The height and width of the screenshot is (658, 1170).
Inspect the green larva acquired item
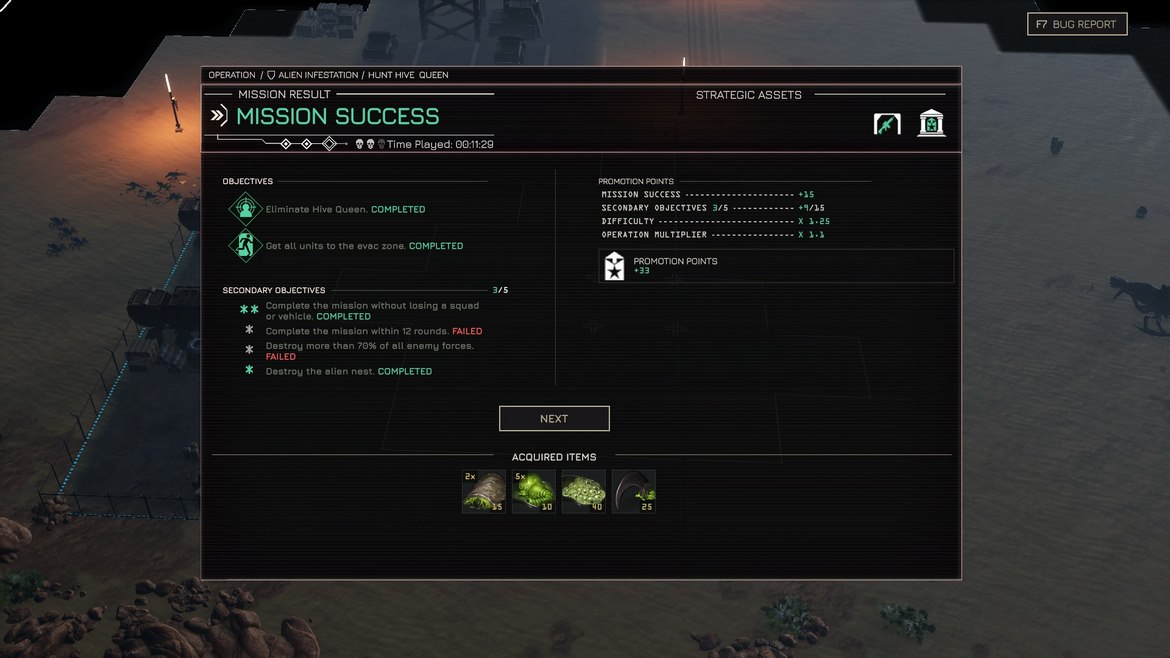tap(534, 492)
